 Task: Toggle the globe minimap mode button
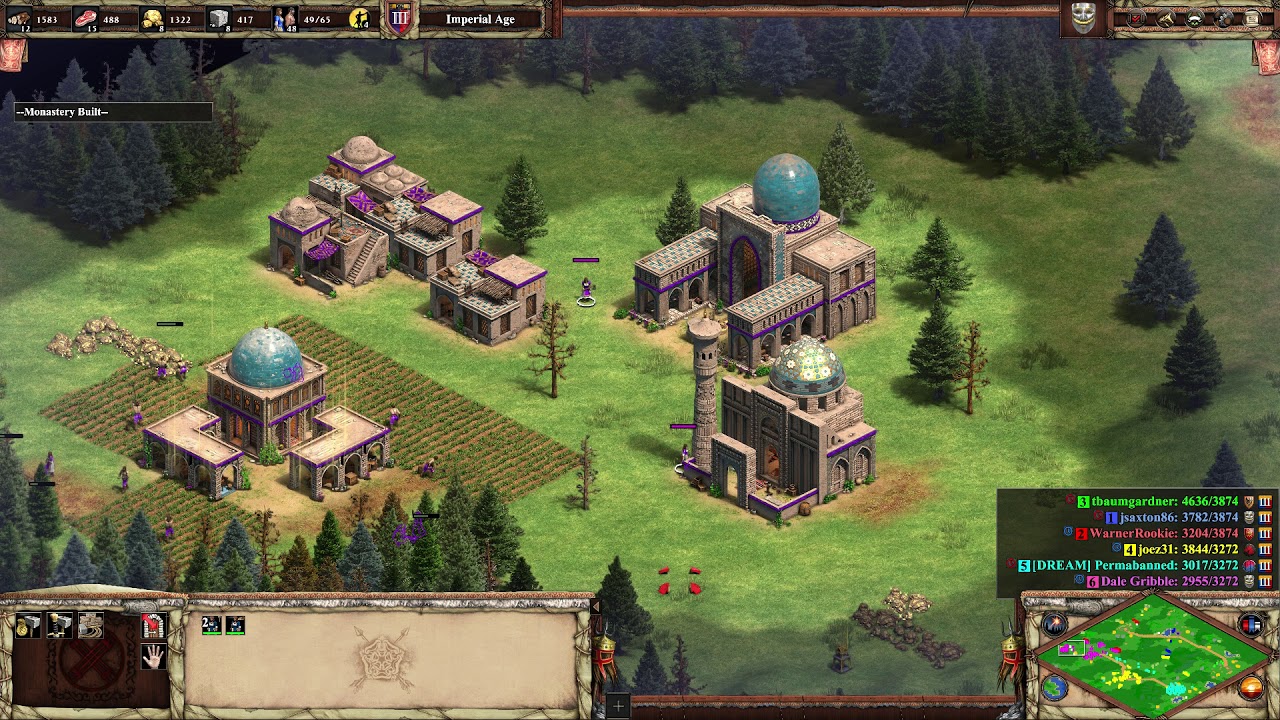pos(1055,688)
